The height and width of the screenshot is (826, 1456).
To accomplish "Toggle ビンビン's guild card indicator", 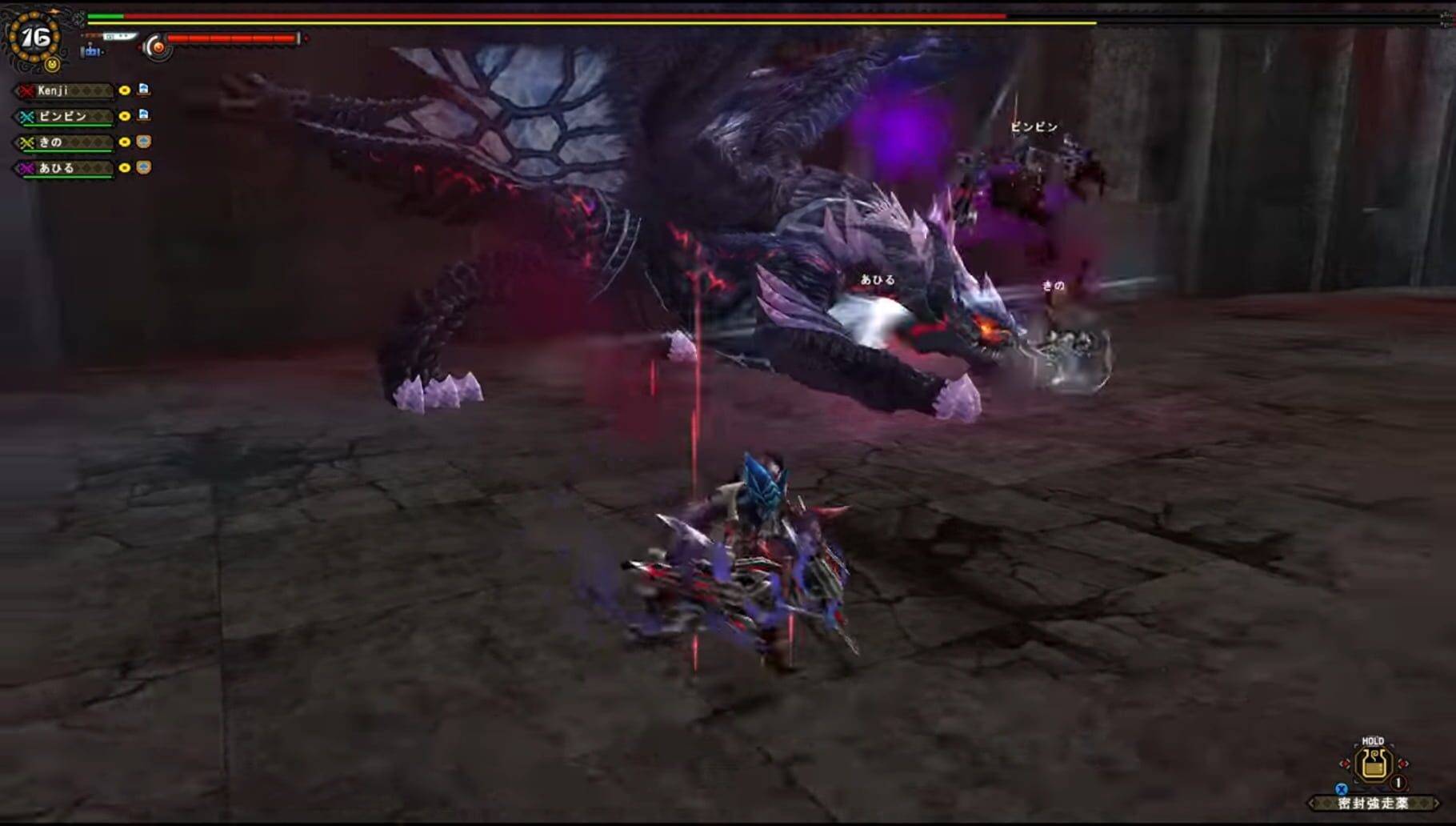I will point(142,116).
